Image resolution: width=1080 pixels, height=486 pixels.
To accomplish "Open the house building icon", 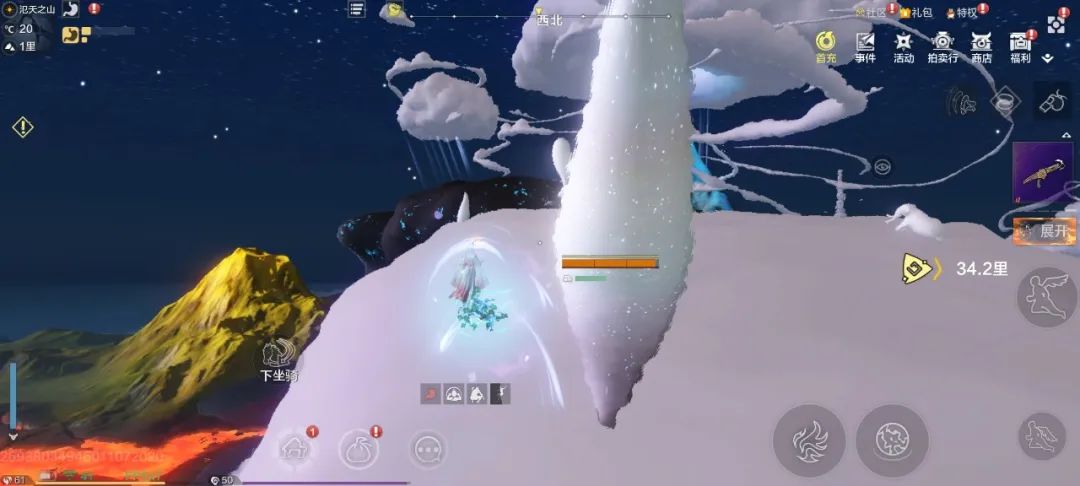I will pos(296,449).
